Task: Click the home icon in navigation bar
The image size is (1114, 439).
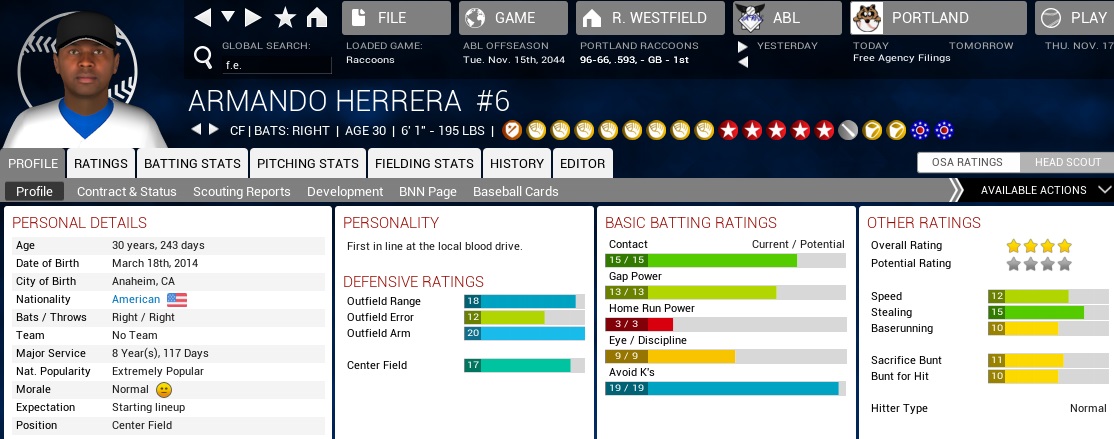Action: tap(317, 18)
